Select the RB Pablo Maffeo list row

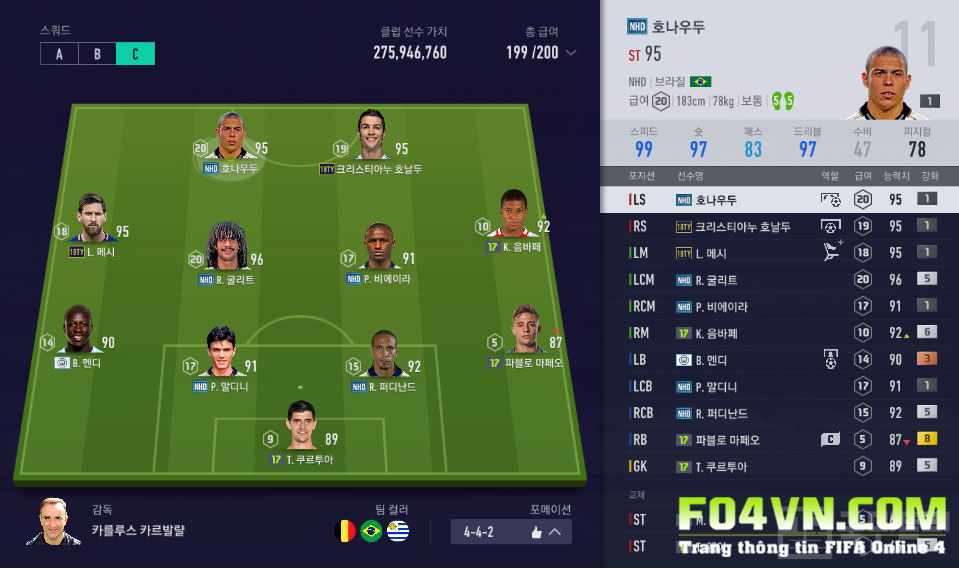tap(780, 440)
